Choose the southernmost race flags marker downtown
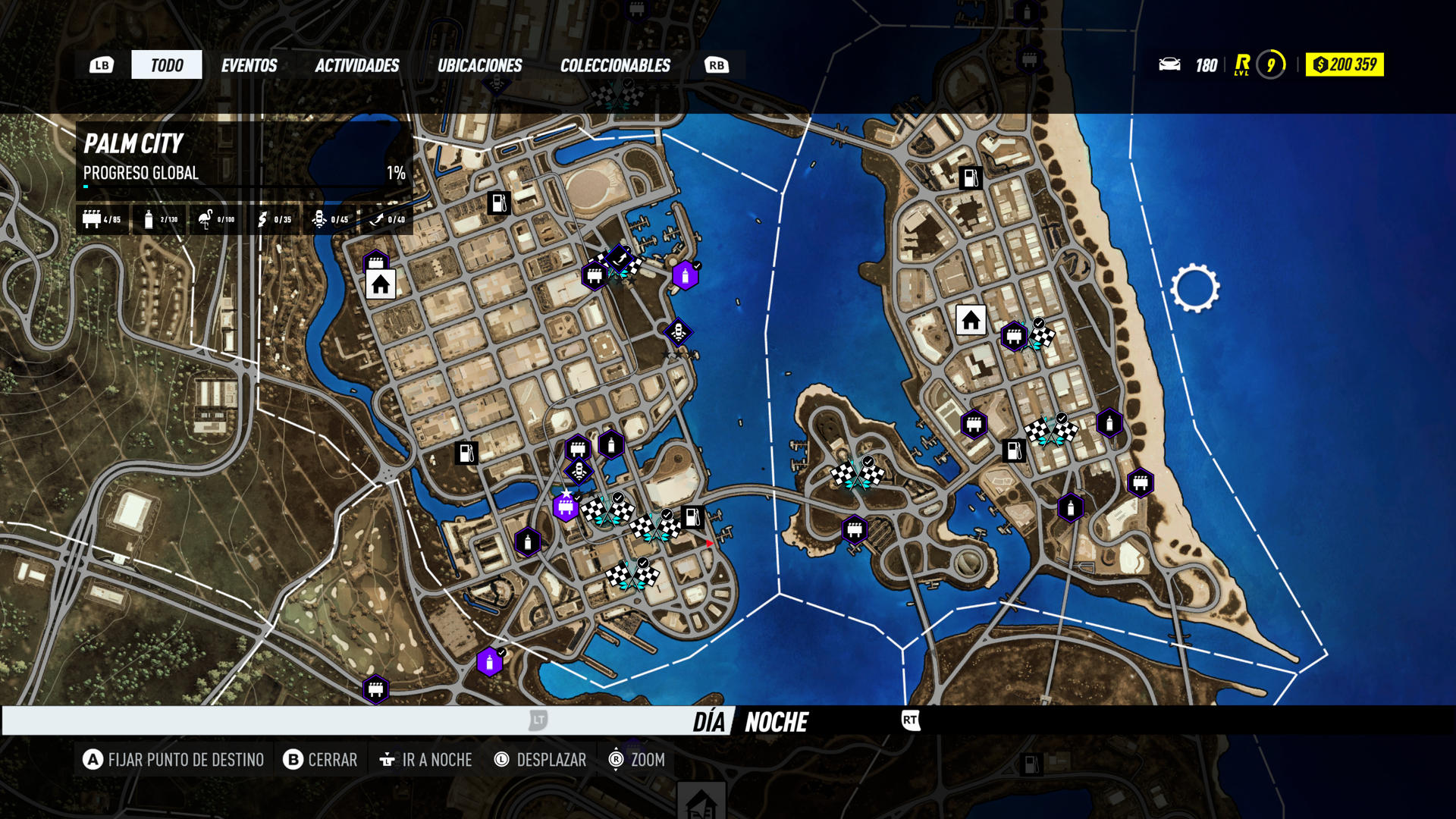 632,576
